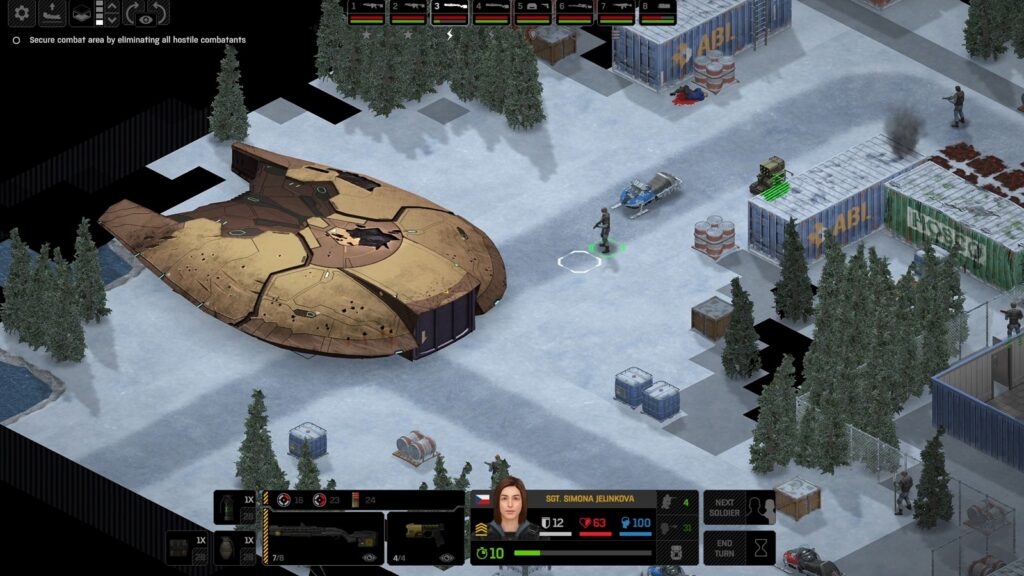Image resolution: width=1024 pixels, height=576 pixels.
Task: End the current turn
Action: [739, 548]
